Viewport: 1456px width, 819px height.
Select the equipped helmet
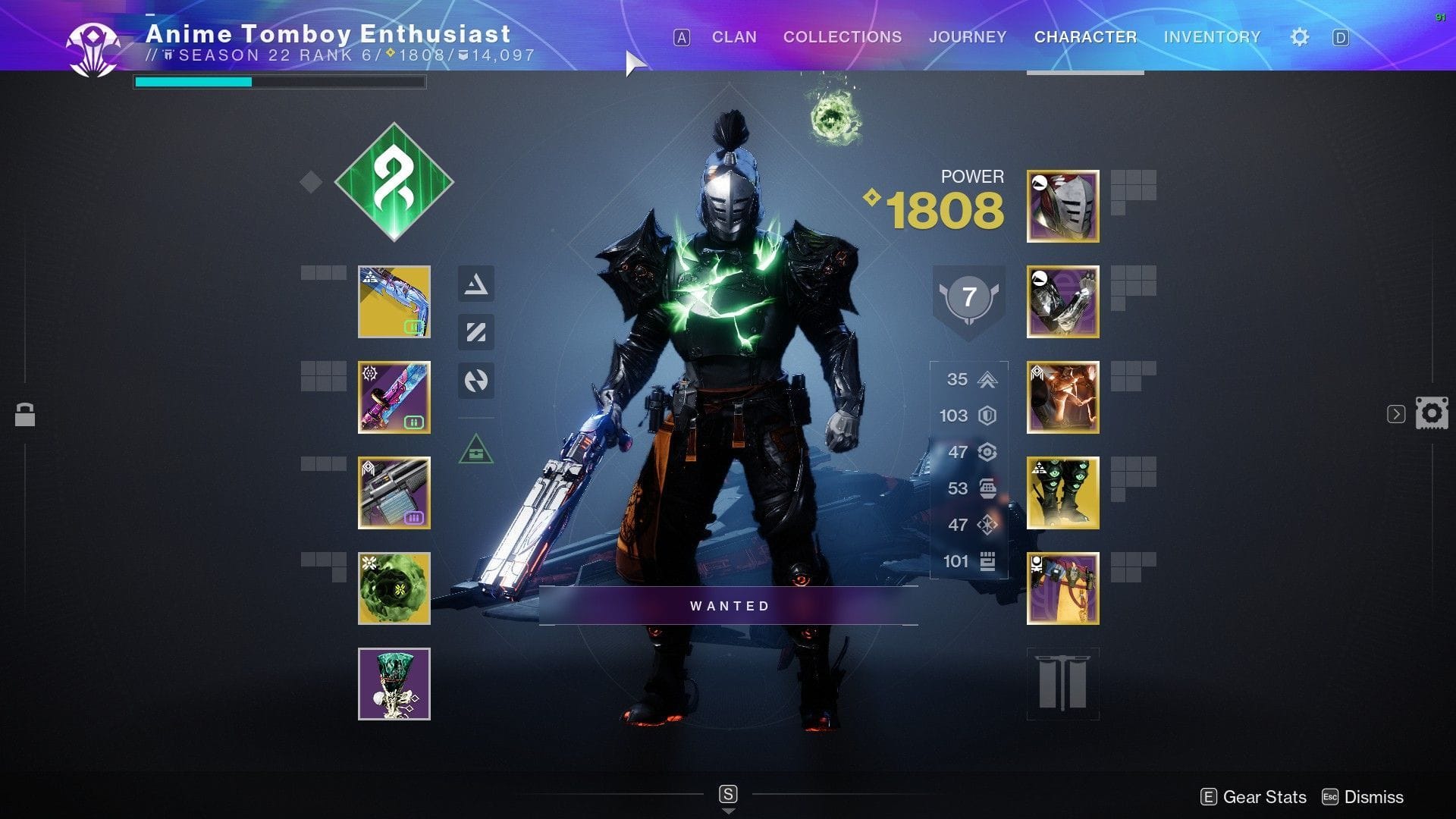(1062, 206)
